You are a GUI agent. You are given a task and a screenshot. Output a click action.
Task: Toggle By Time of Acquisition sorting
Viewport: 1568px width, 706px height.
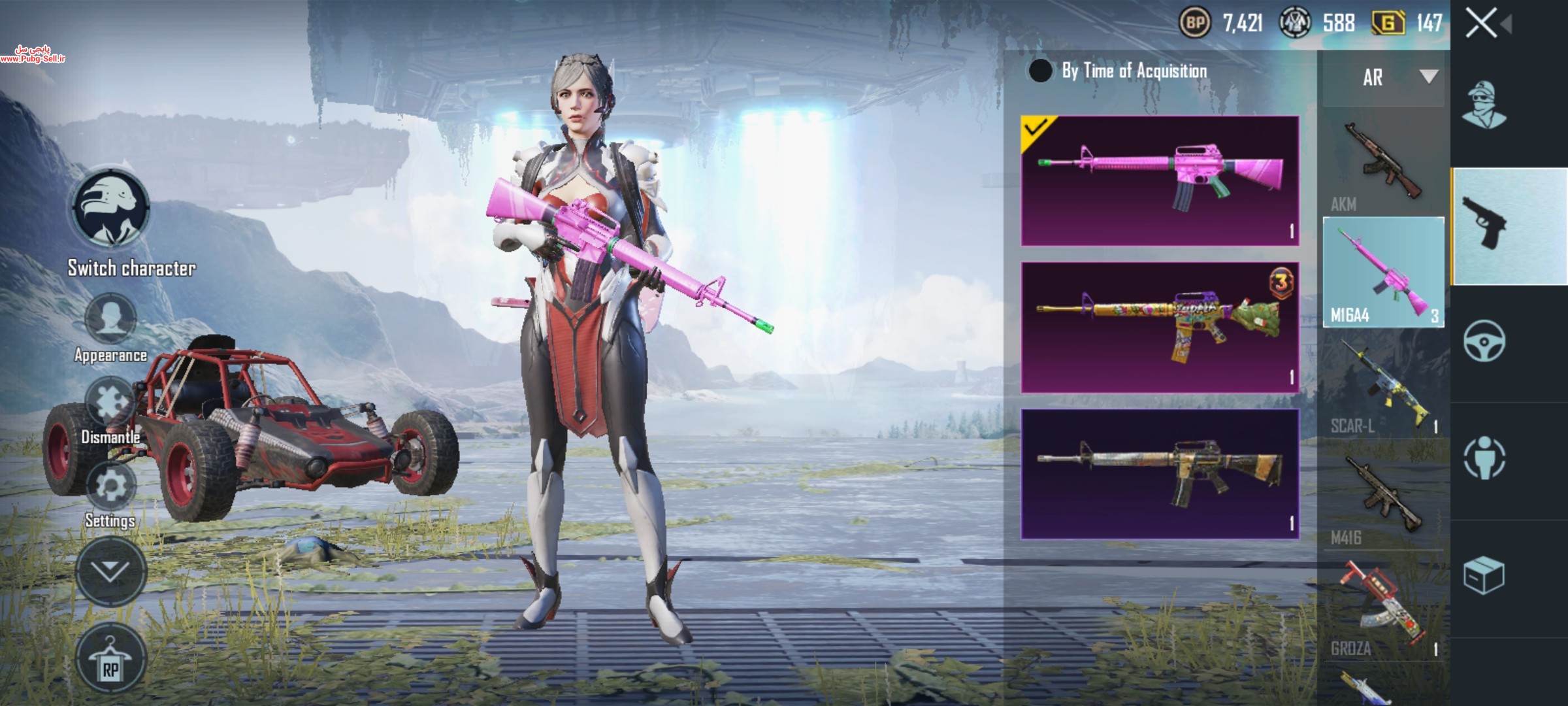pos(1040,71)
